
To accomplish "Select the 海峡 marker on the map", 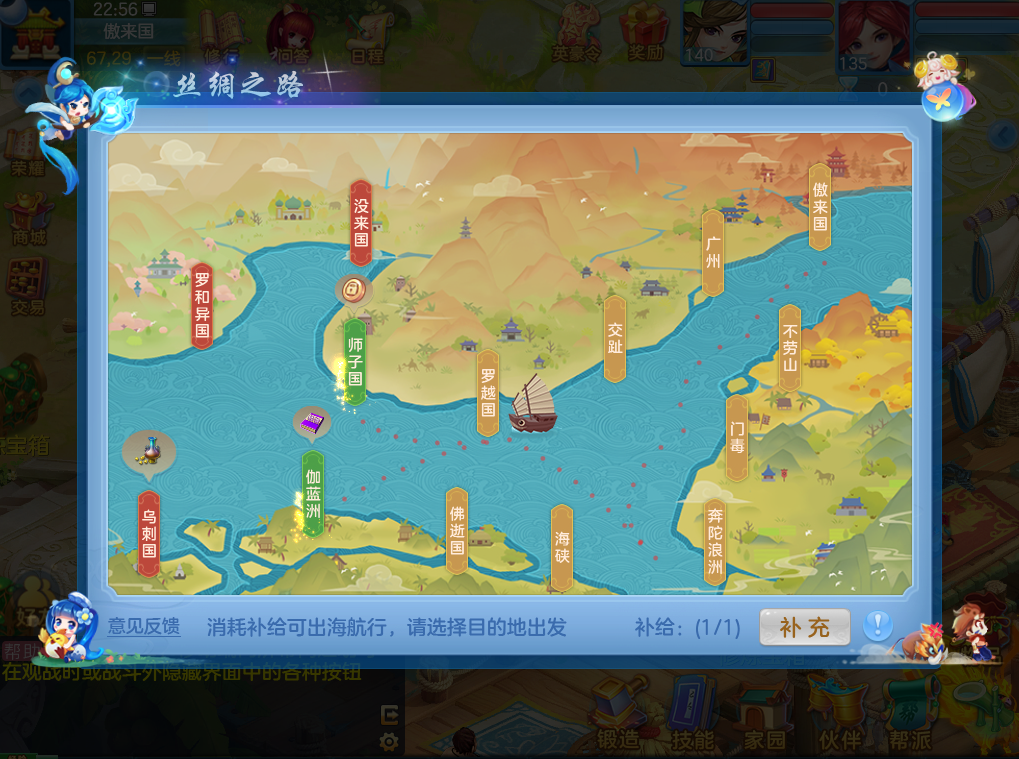I will click(x=562, y=546).
